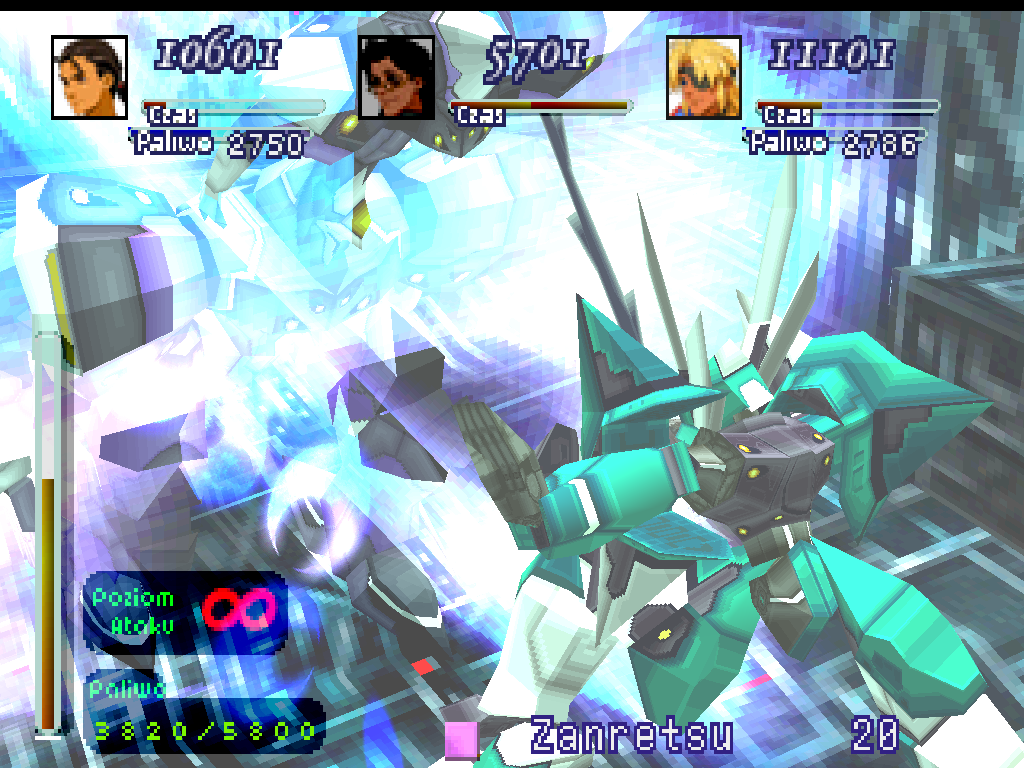The image size is (1024, 768).
Task: Click the red infinity attack level icon
Action: 240,609
